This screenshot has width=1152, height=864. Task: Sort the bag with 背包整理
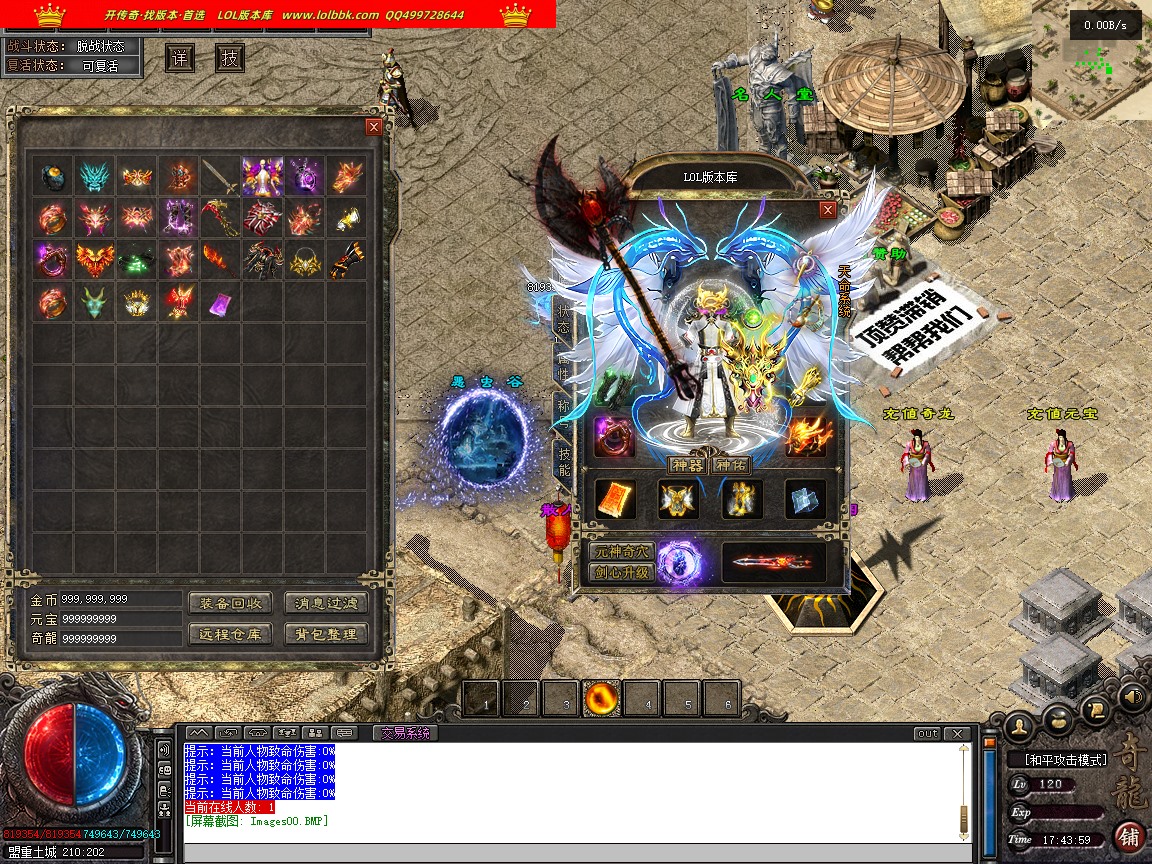326,634
